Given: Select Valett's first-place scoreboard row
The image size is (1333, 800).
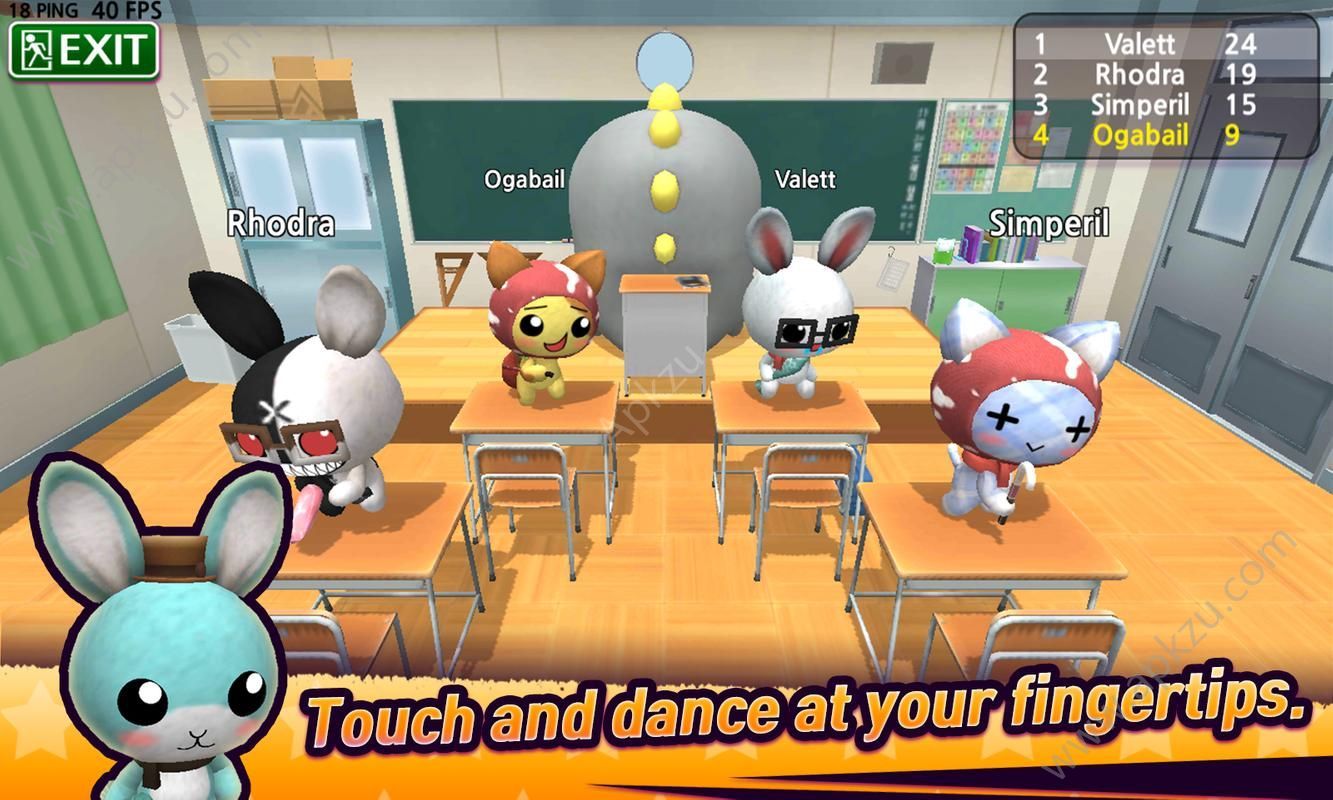Looking at the screenshot, I should (x=1140, y=45).
